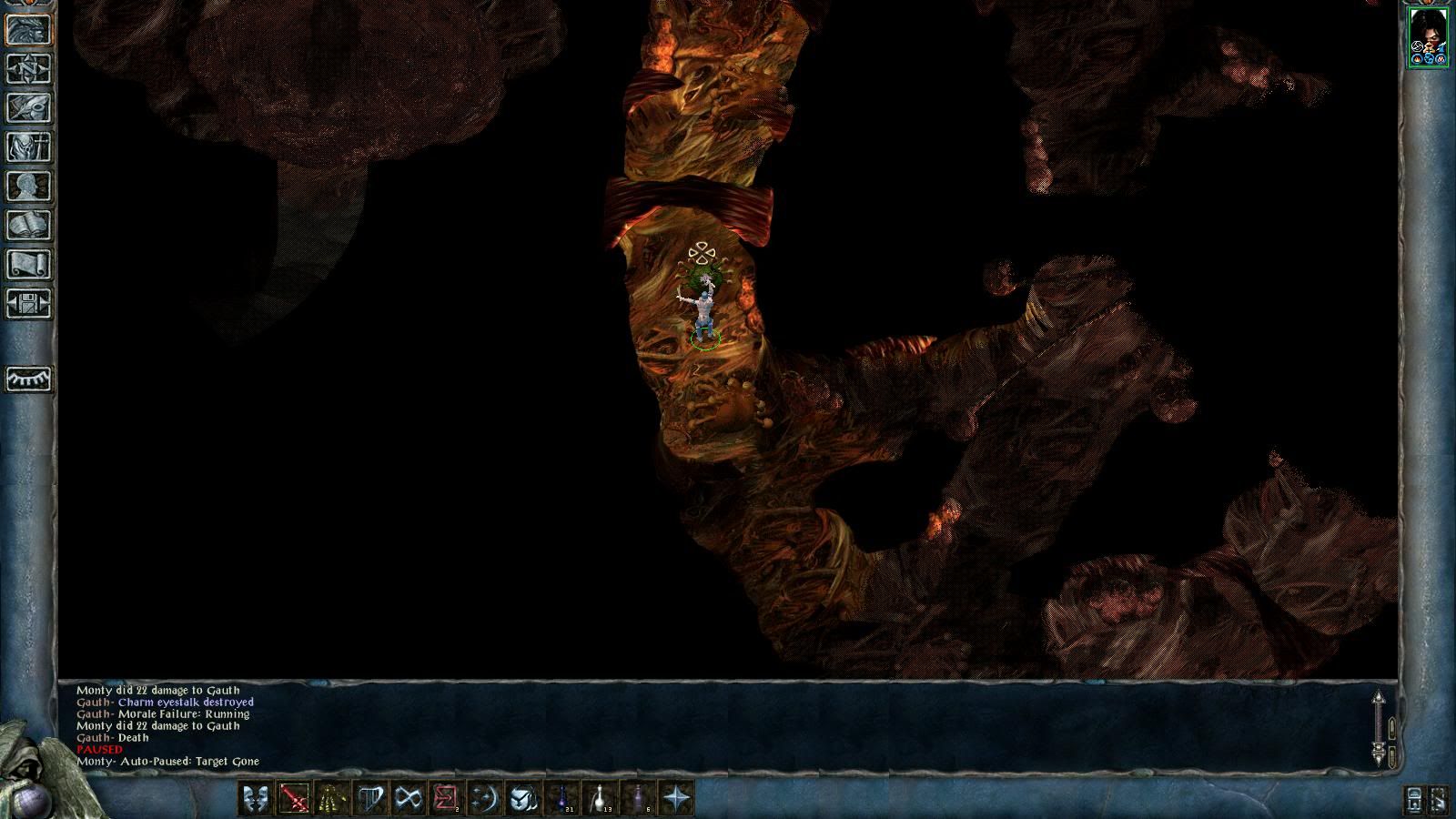Open the mage spellbook button
Image resolution: width=1456 pixels, height=819 pixels.
[x=29, y=226]
